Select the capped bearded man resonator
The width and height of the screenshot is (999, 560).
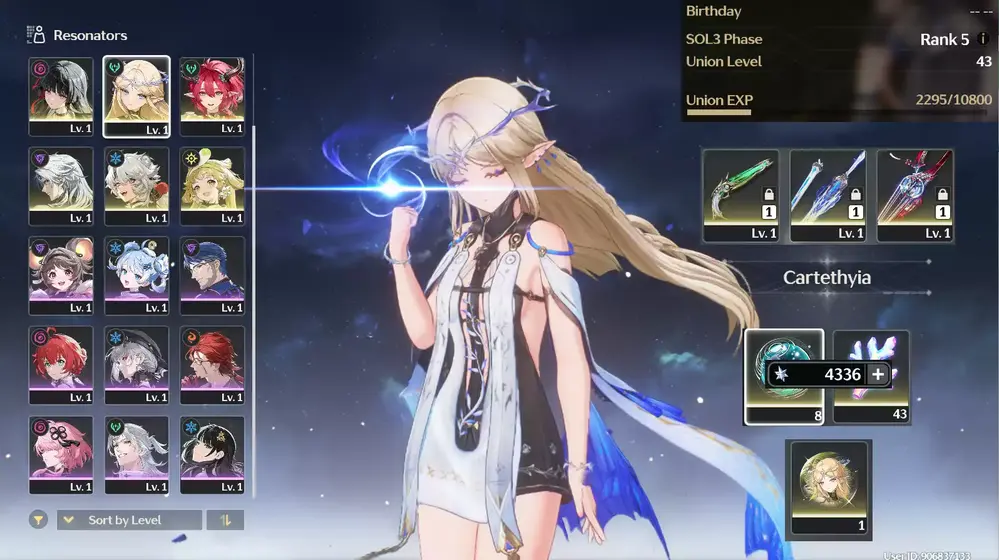(x=212, y=274)
